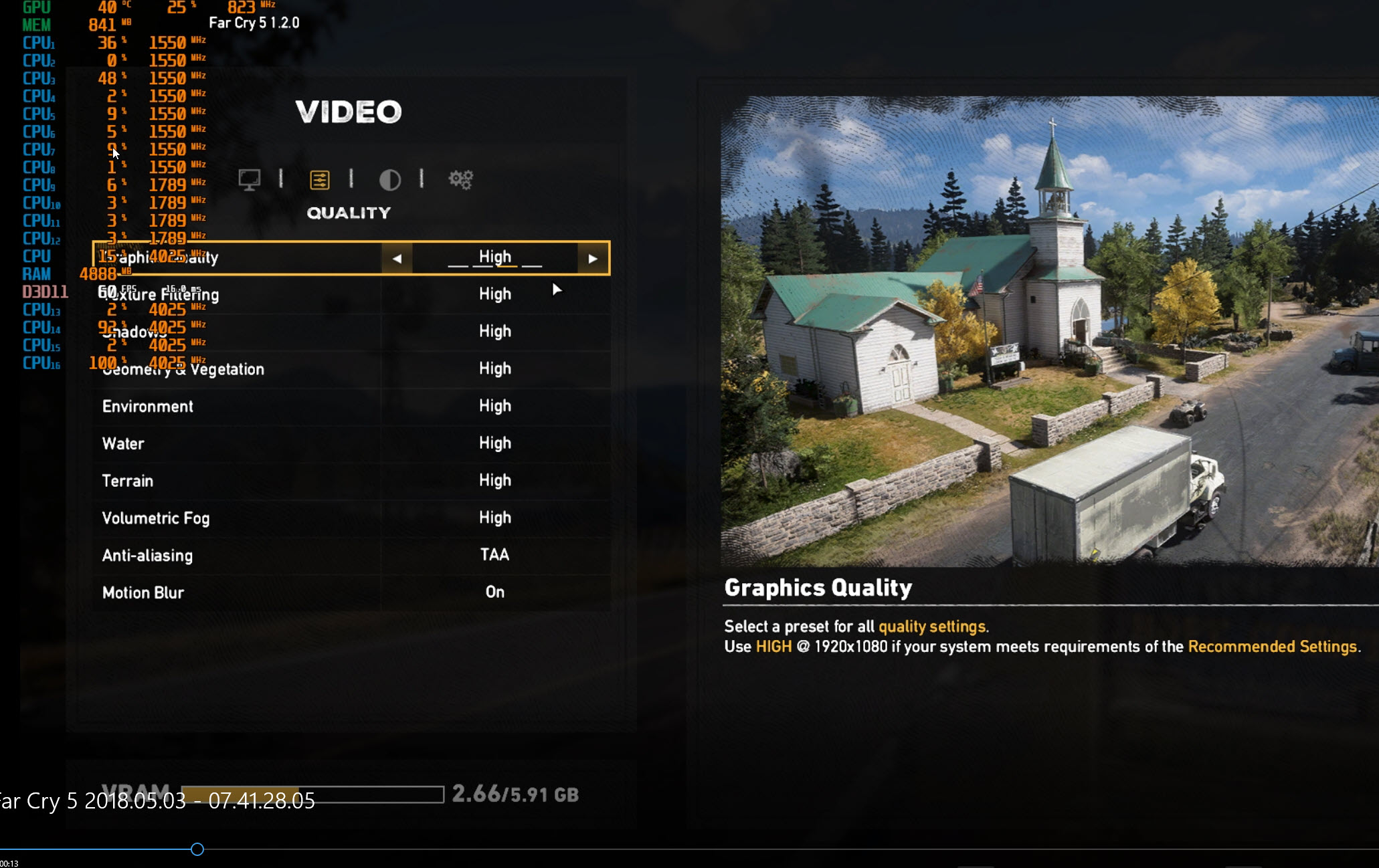Toggle the Motion Blur setting
Image resolution: width=1379 pixels, height=868 pixels.
coord(494,592)
